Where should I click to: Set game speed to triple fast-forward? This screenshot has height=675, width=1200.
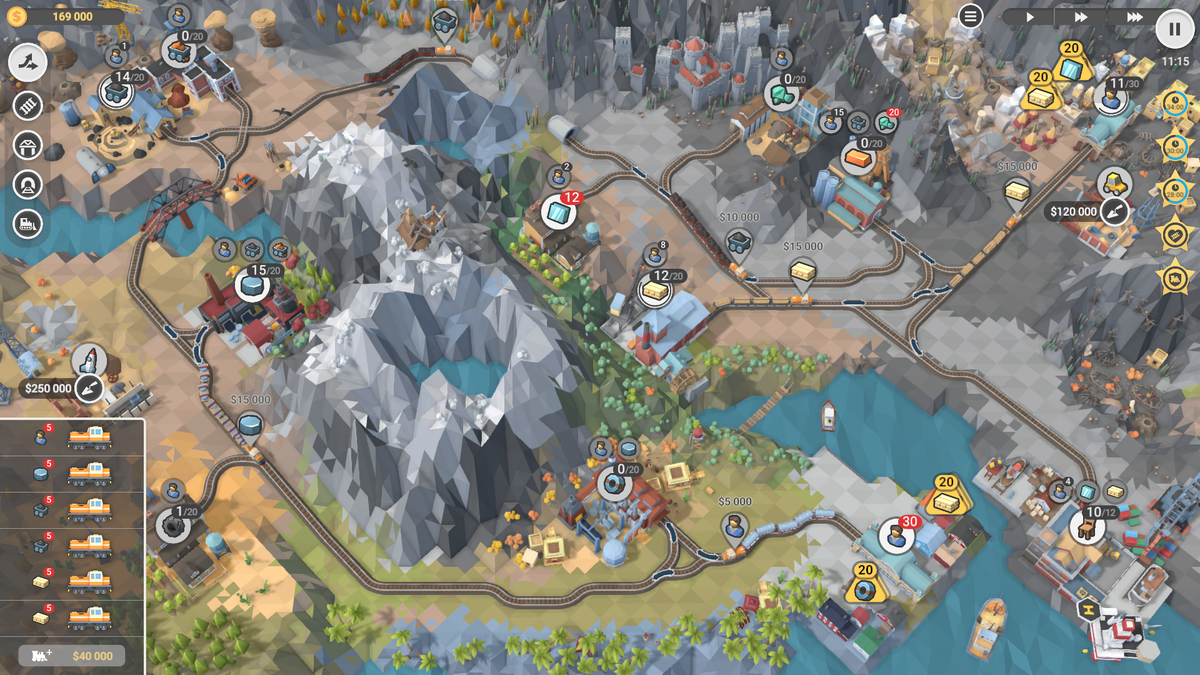[1133, 17]
